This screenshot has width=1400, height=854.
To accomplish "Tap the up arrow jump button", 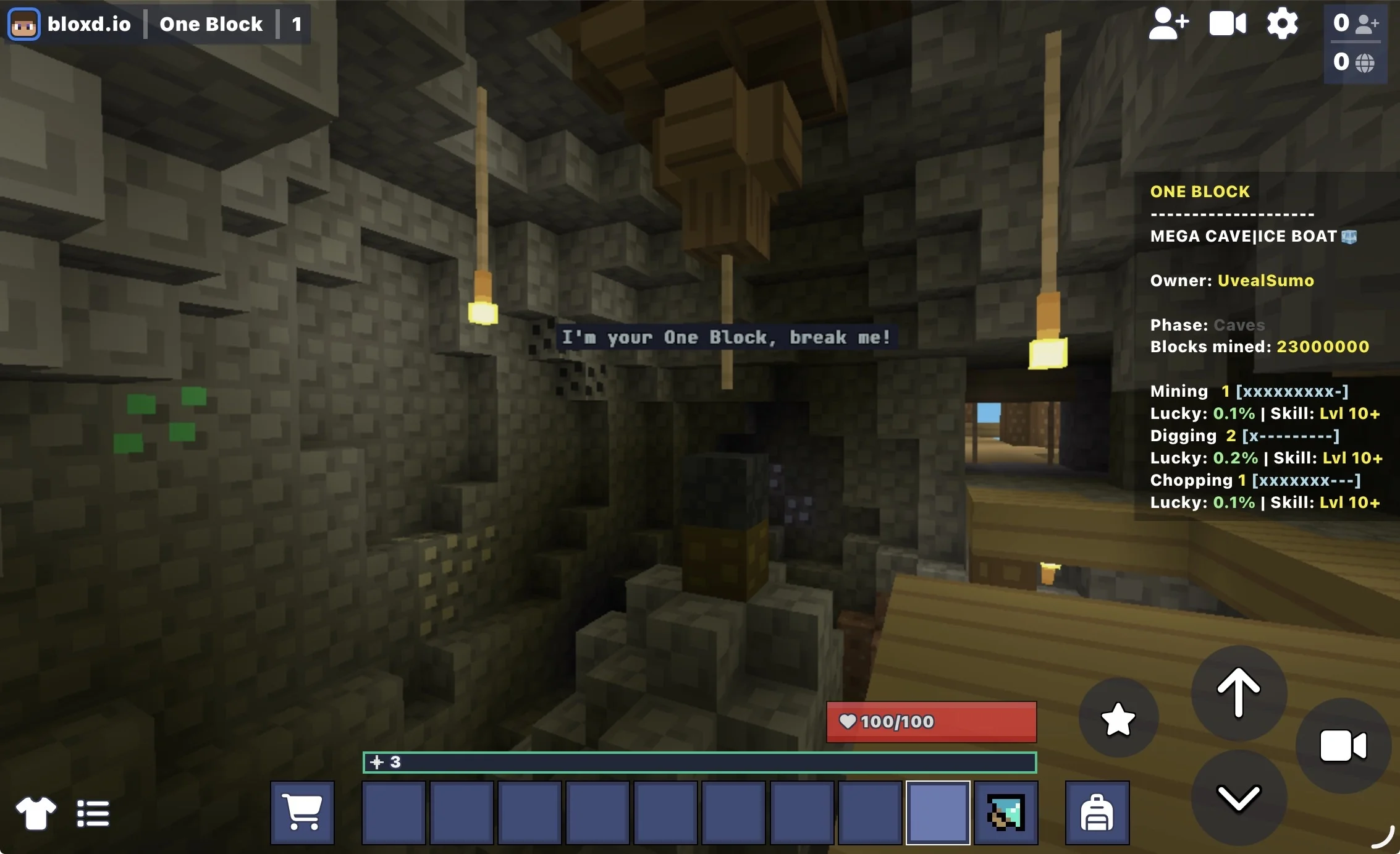I will point(1238,693).
